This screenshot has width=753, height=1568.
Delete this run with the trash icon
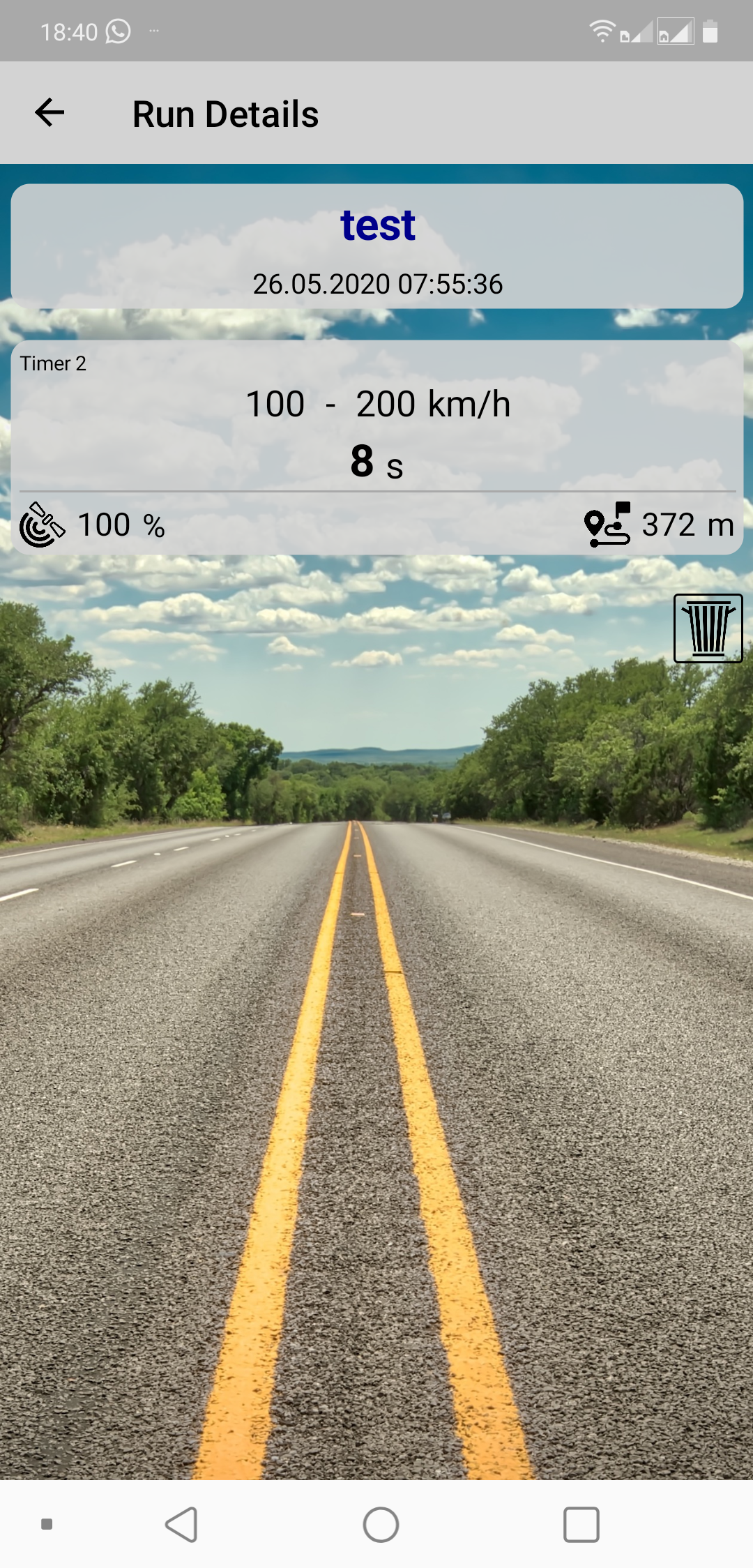708,628
